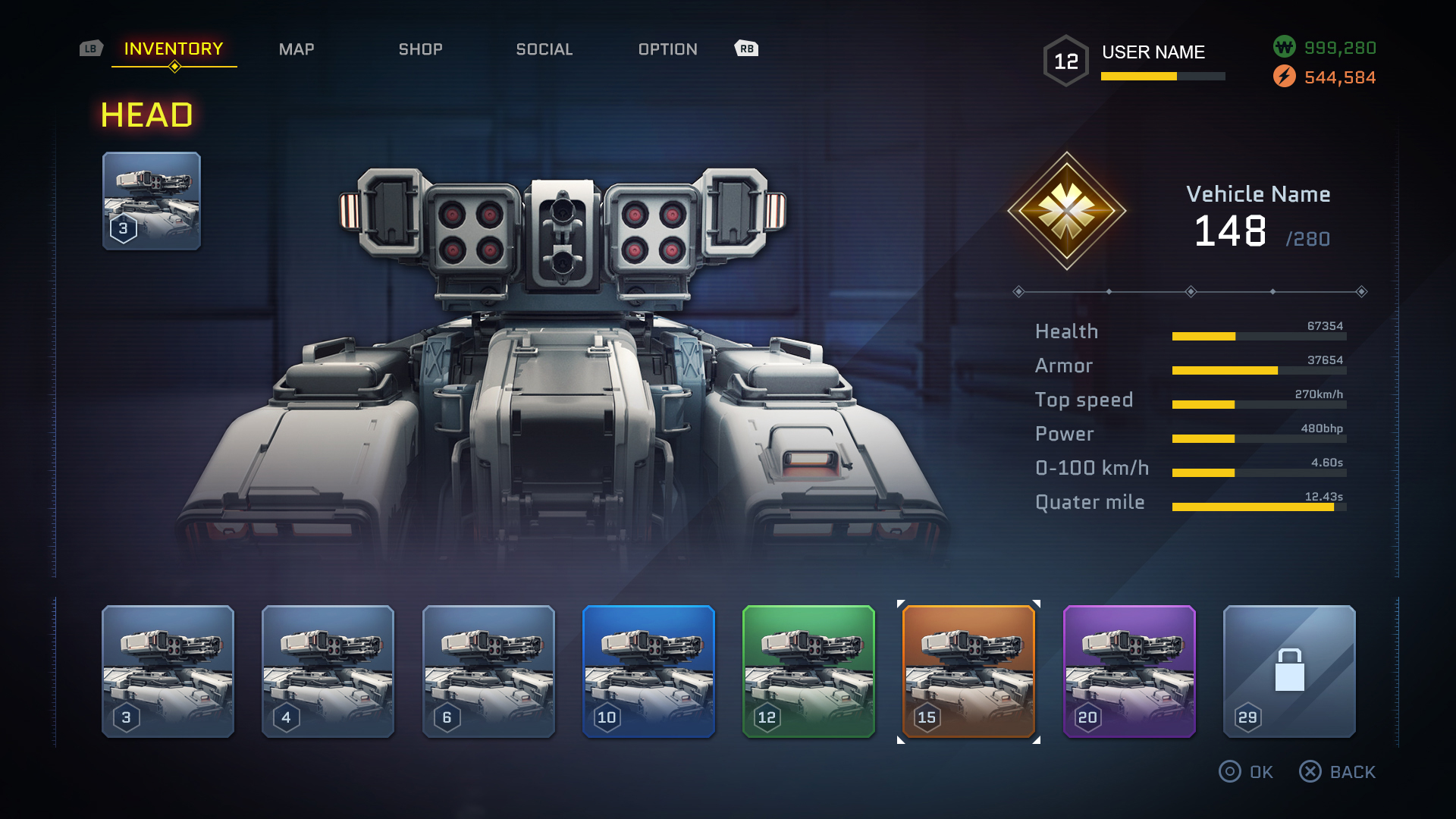Click the locked level 29 slot
This screenshot has width=1456, height=819.
[x=1289, y=671]
